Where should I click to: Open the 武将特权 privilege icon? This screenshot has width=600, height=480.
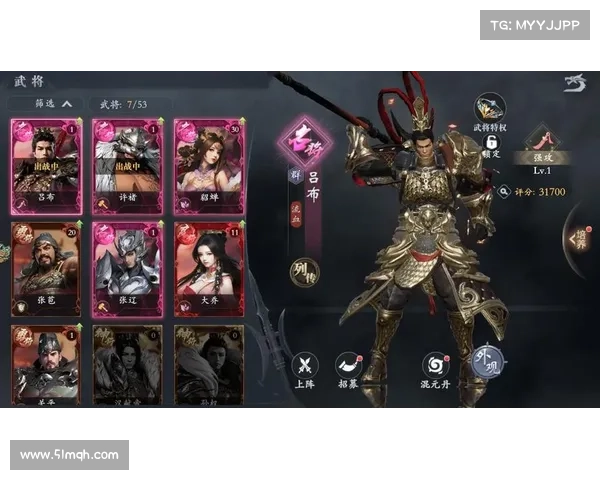tap(490, 110)
